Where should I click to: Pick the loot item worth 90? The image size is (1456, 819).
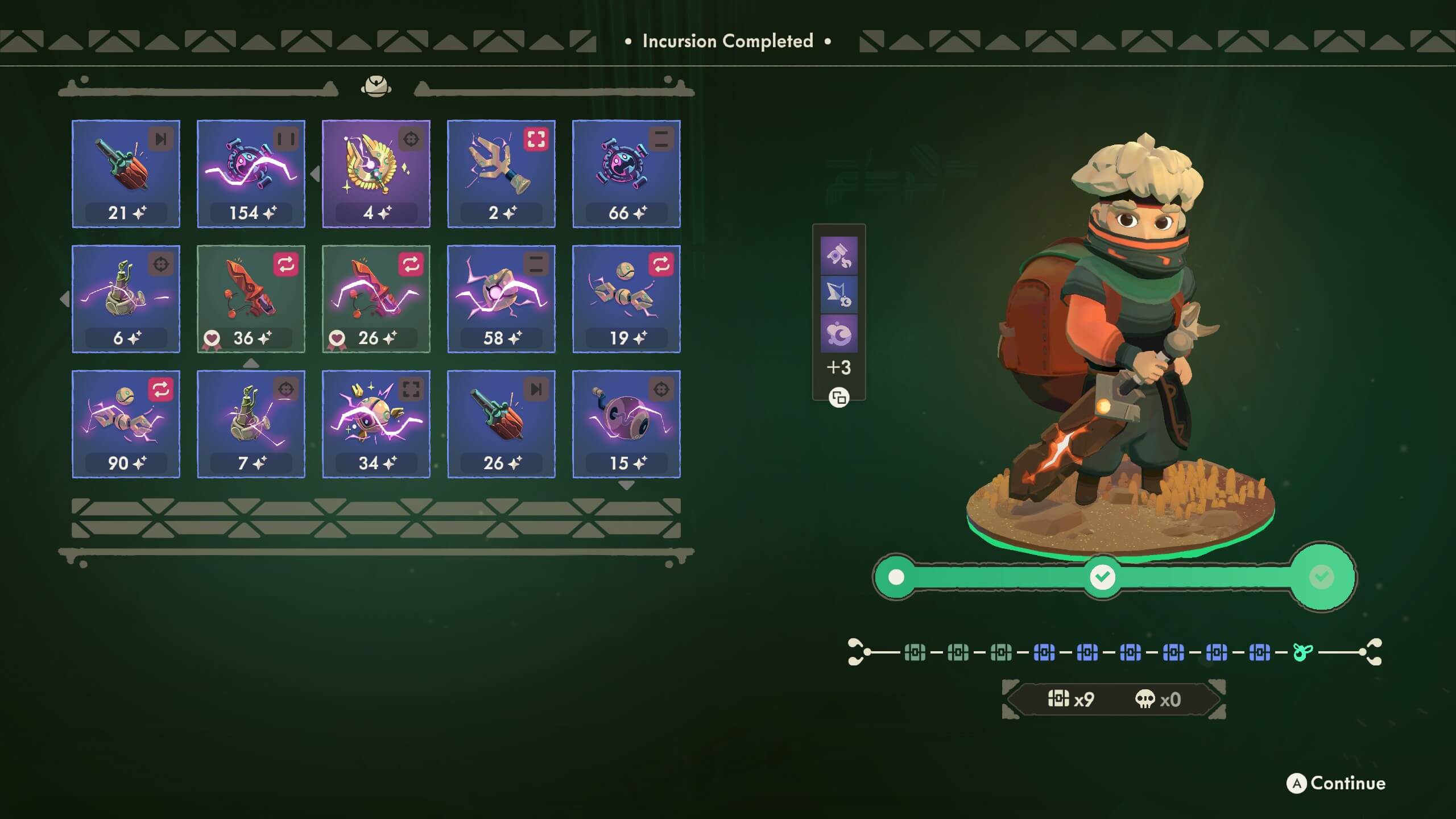click(126, 424)
